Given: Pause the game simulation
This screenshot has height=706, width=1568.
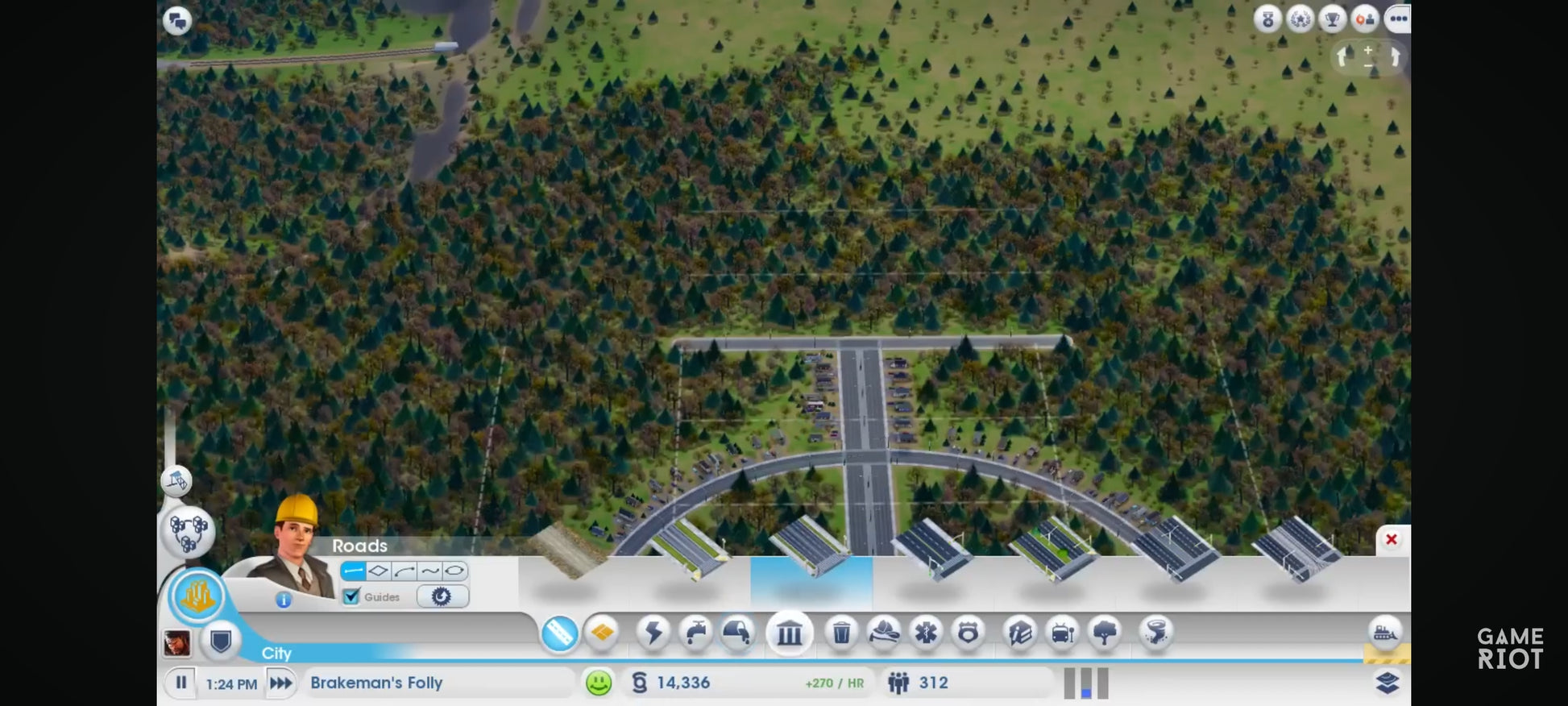Looking at the screenshot, I should click(x=181, y=683).
